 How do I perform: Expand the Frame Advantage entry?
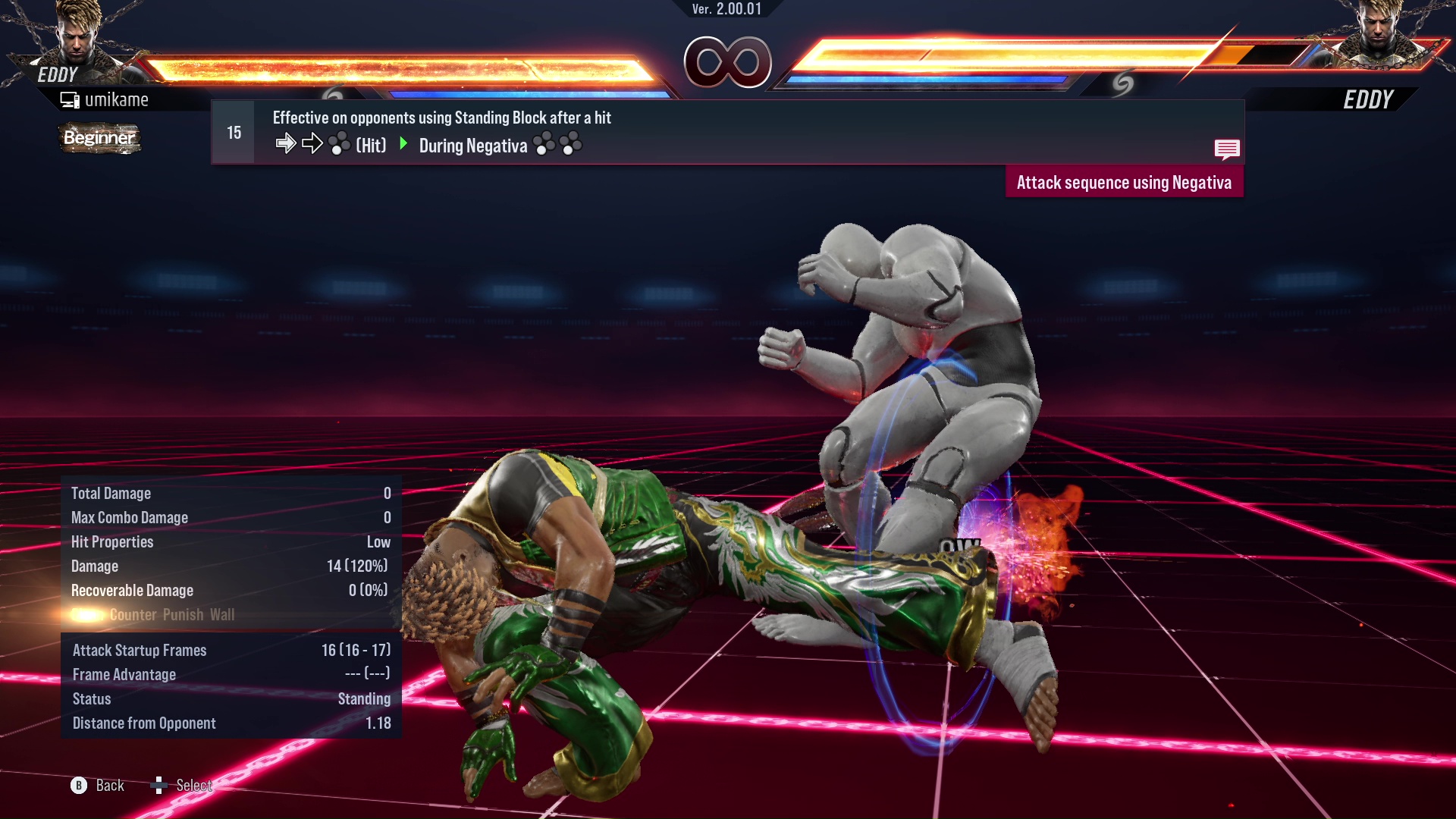point(124,674)
